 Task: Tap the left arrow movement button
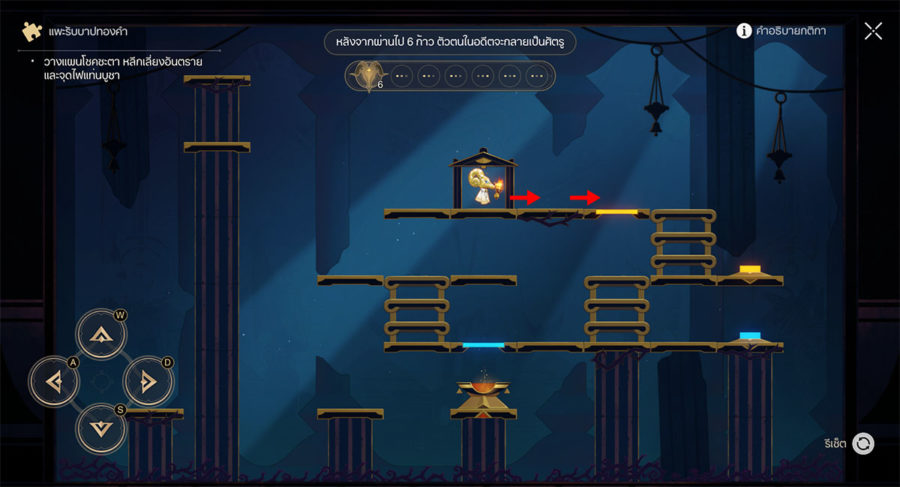click(x=54, y=381)
